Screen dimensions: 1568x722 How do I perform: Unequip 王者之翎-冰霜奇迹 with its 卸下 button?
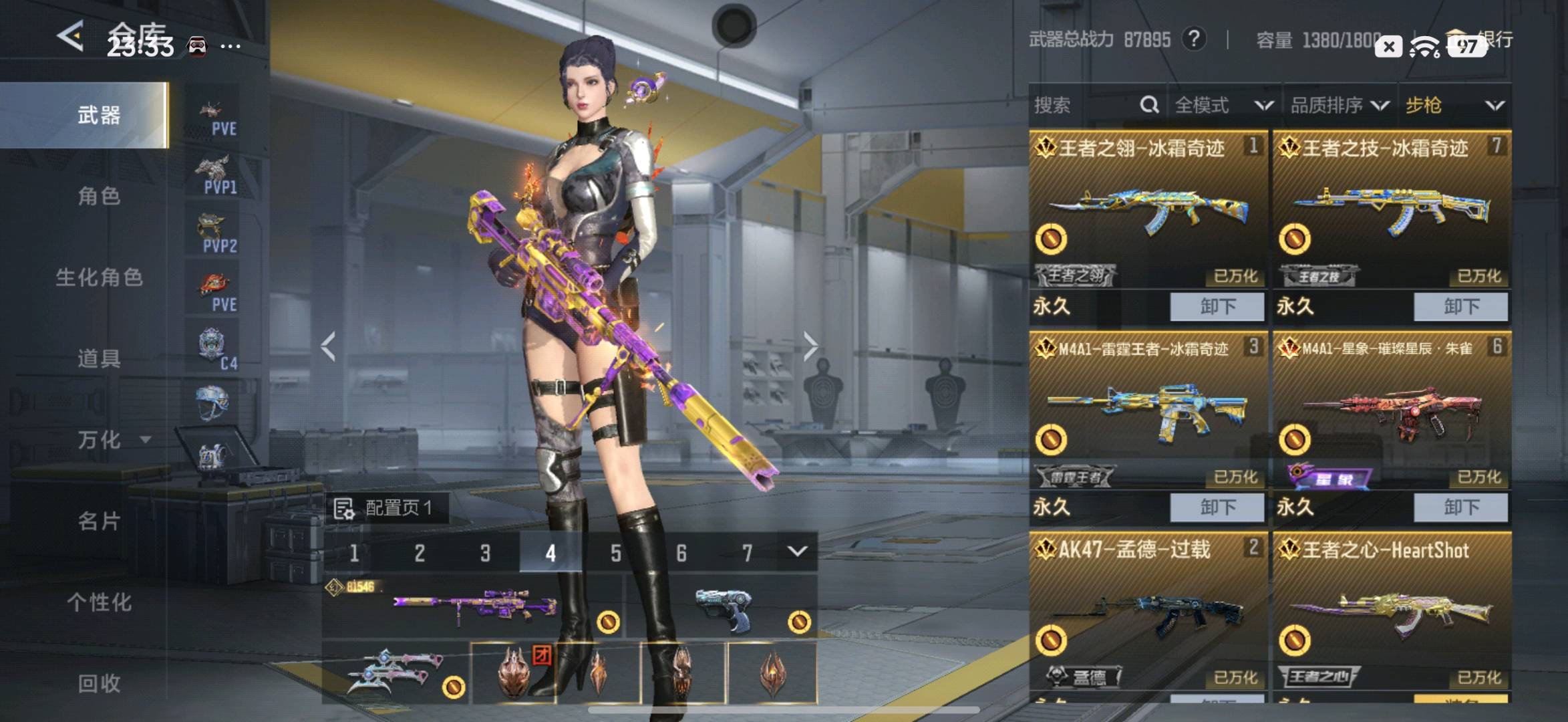click(1217, 307)
